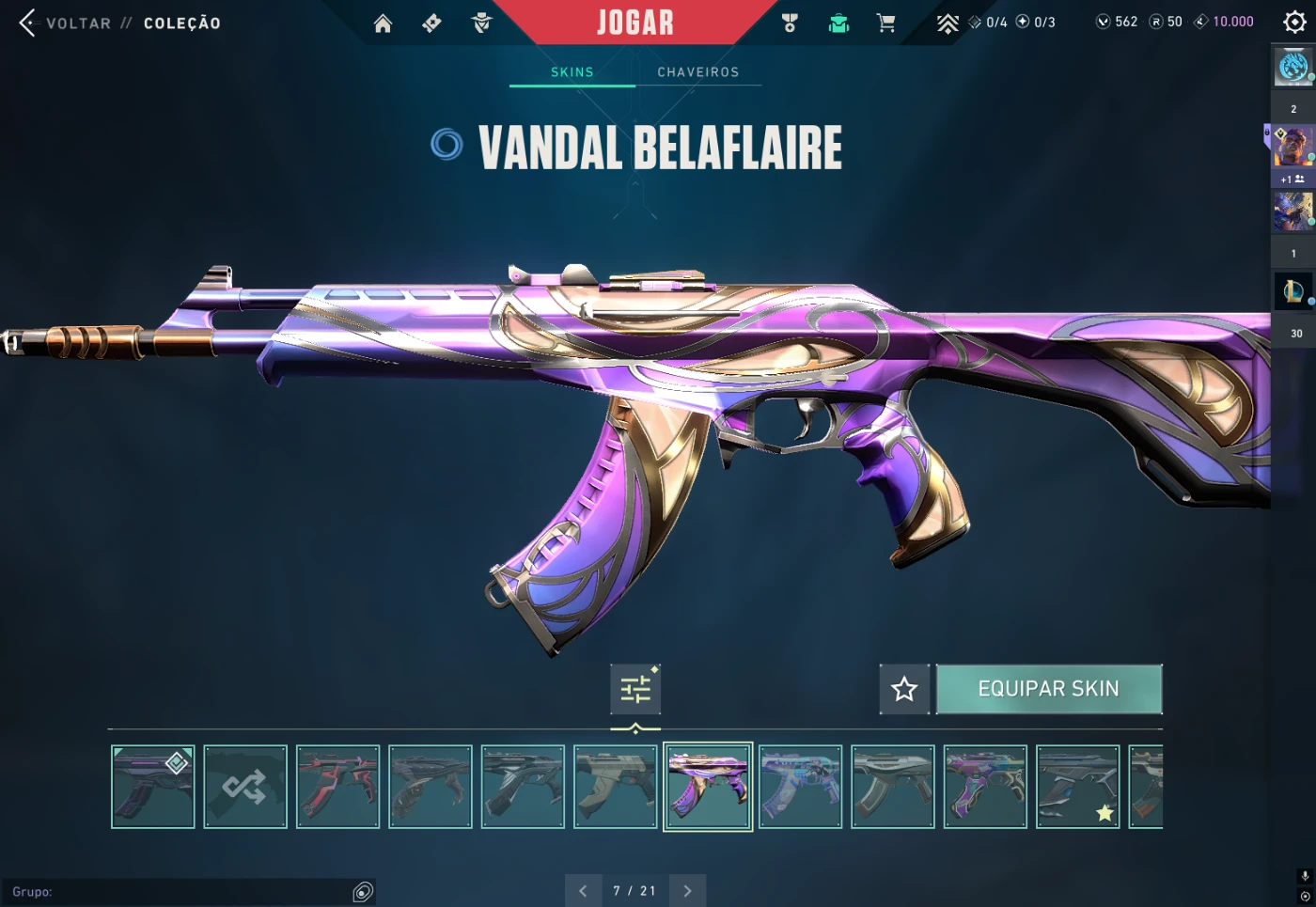This screenshot has height=907, width=1316.
Task: Choose the red Vandal skin thumbnail
Action: (x=337, y=787)
